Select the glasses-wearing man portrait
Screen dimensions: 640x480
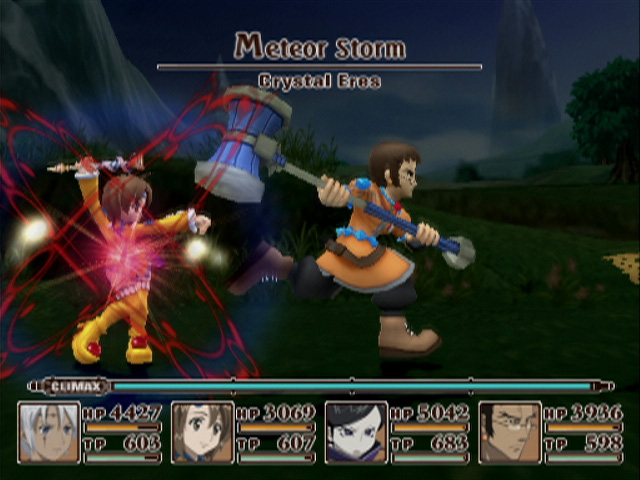(510, 432)
